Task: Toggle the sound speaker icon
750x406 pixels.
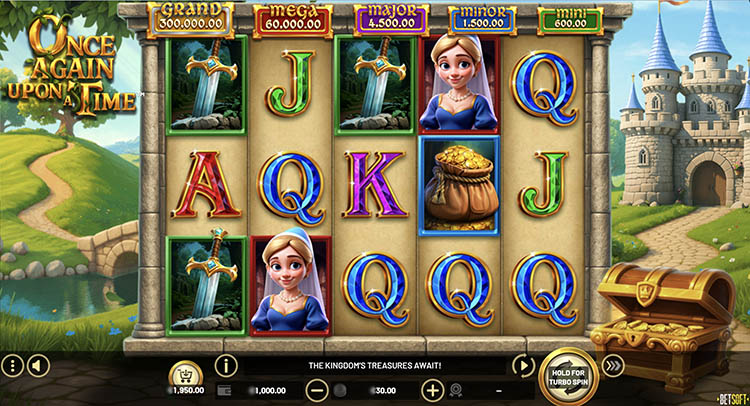Action: pos(38,366)
